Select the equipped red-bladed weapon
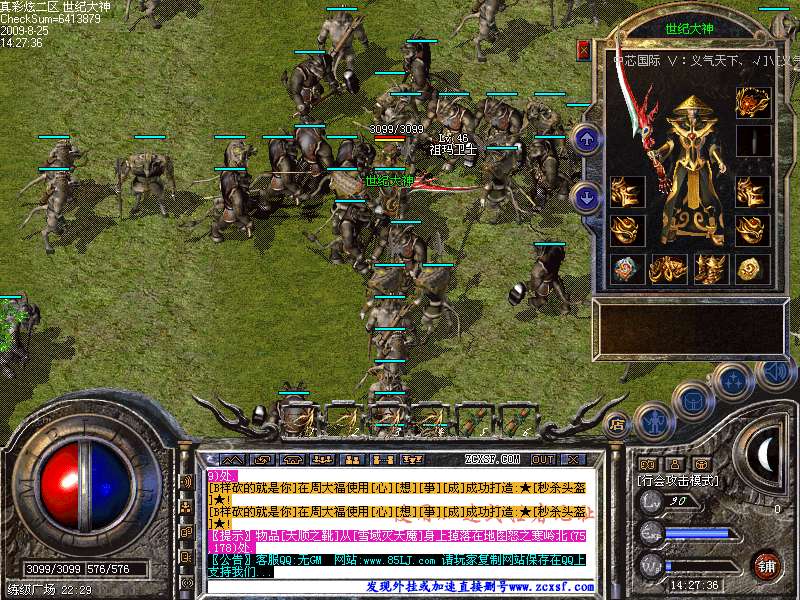 (640, 130)
